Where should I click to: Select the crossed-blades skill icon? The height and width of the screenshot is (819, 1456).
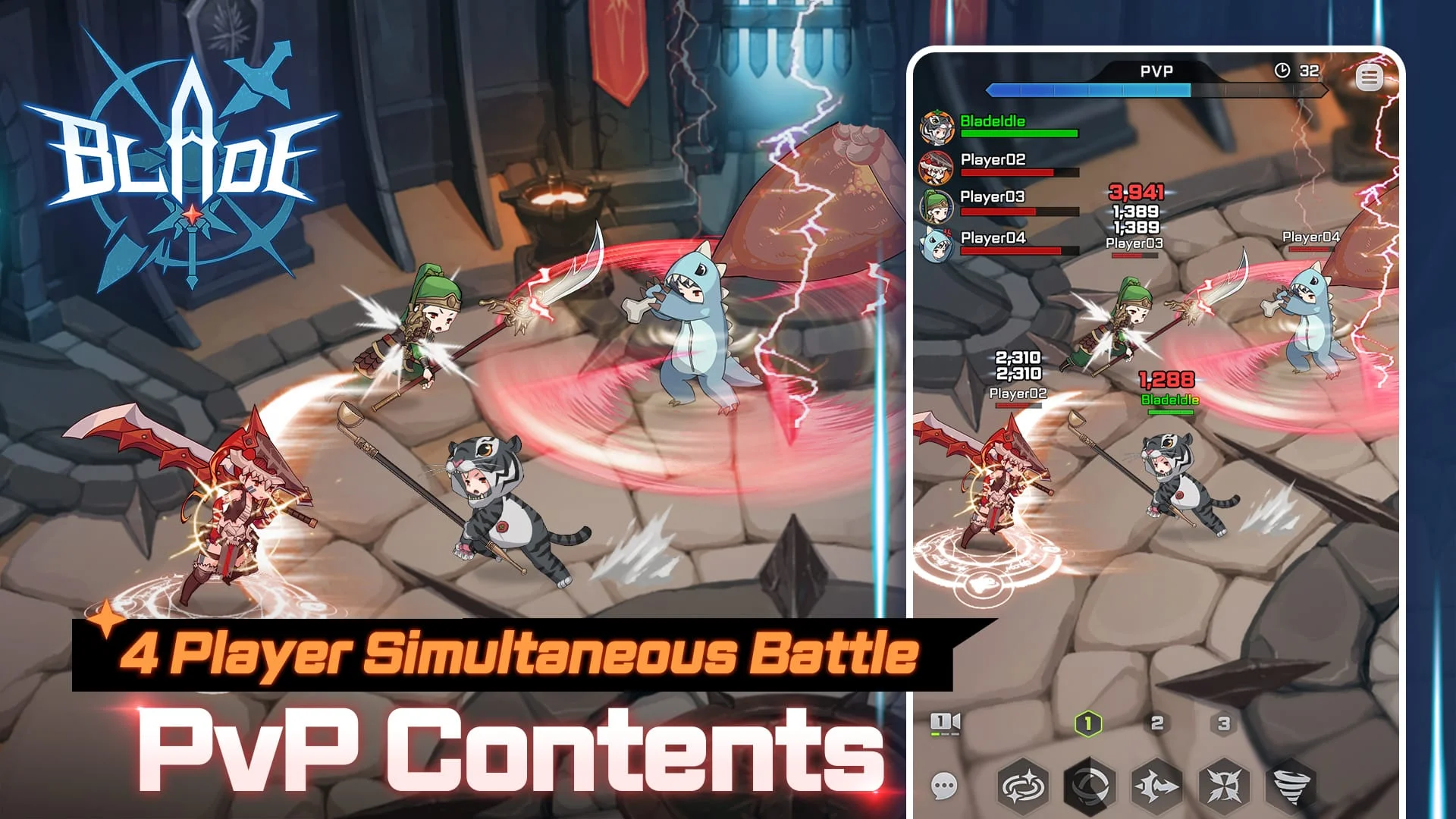click(1225, 785)
